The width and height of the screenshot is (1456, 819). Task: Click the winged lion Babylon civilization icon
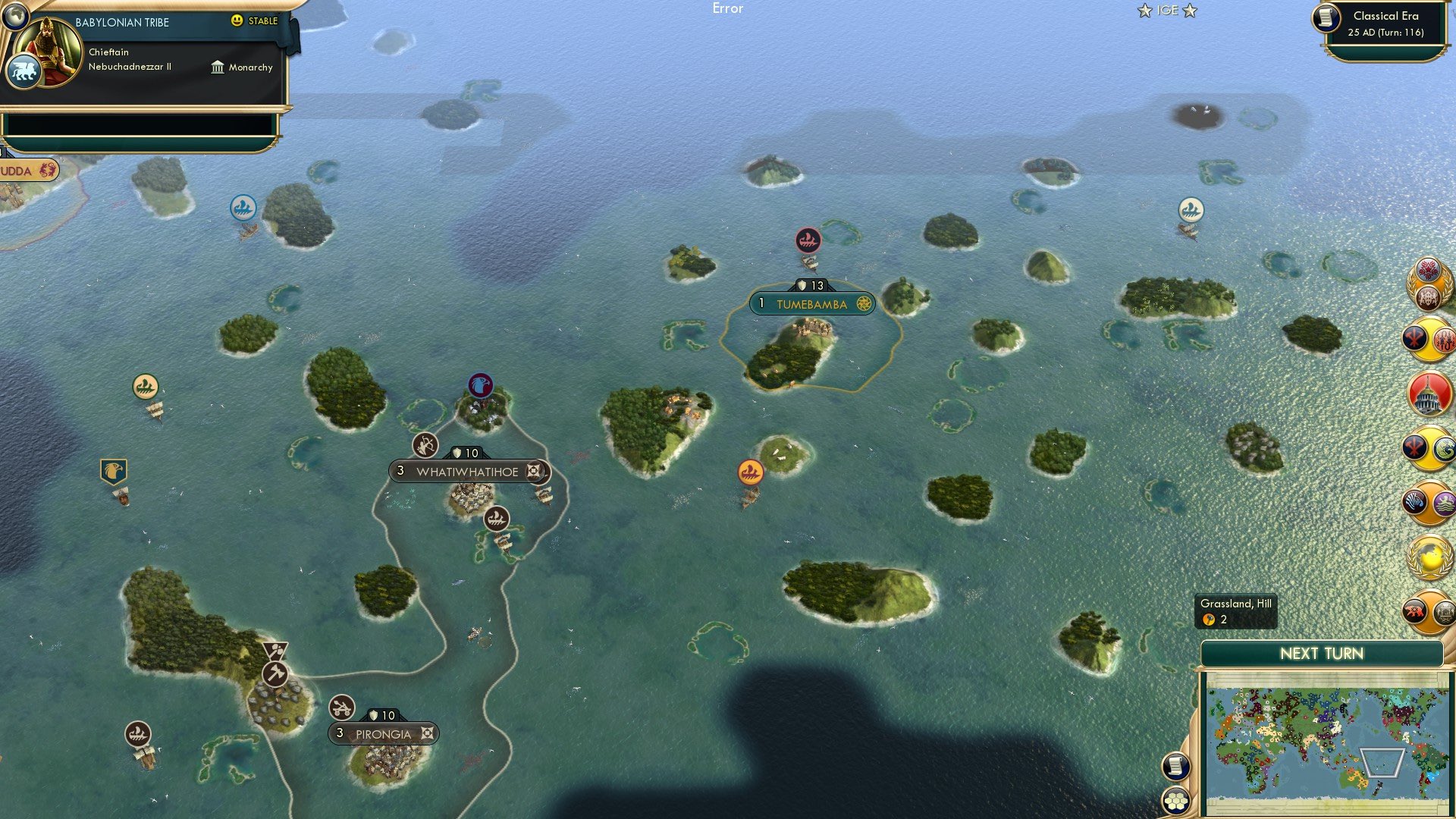click(x=25, y=72)
